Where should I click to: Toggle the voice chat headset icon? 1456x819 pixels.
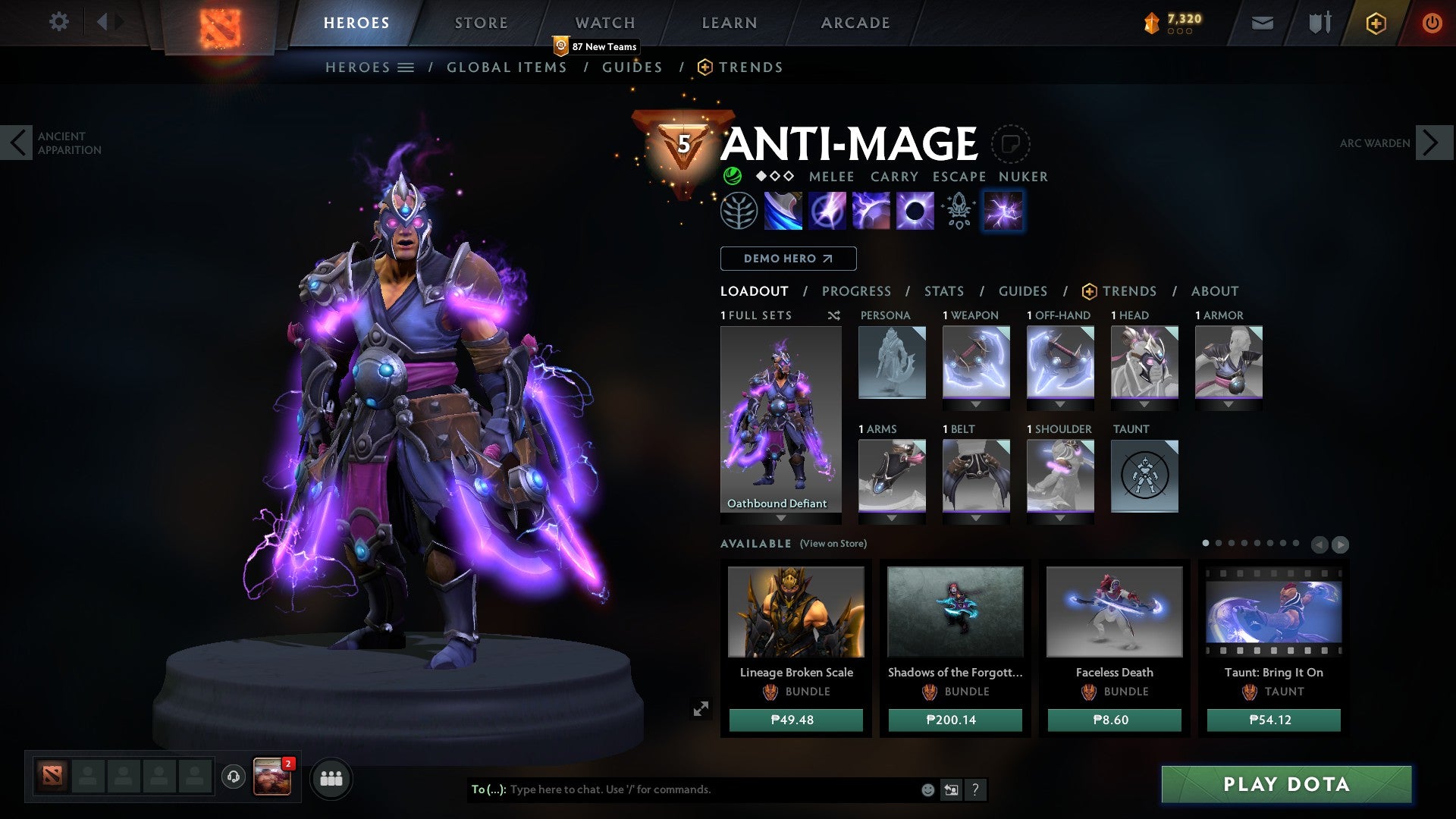(x=232, y=777)
